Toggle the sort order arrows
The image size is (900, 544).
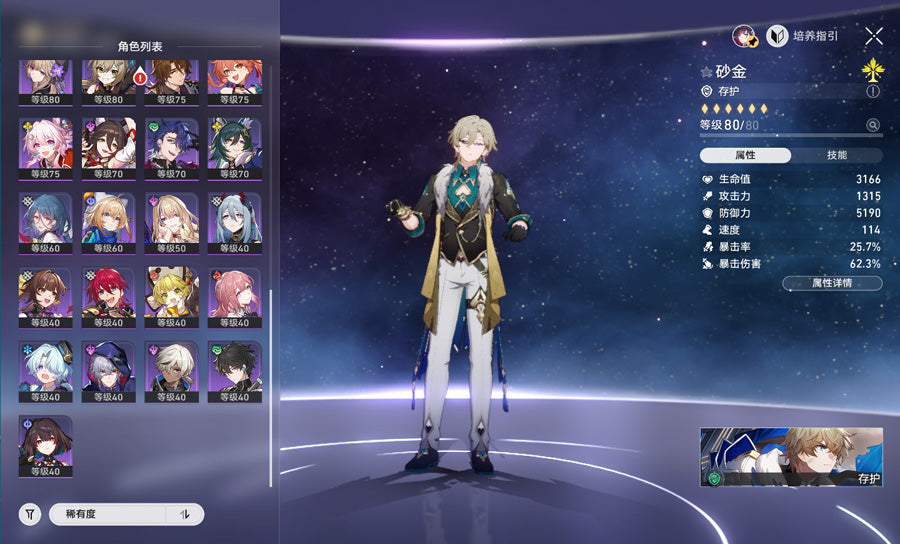185,514
